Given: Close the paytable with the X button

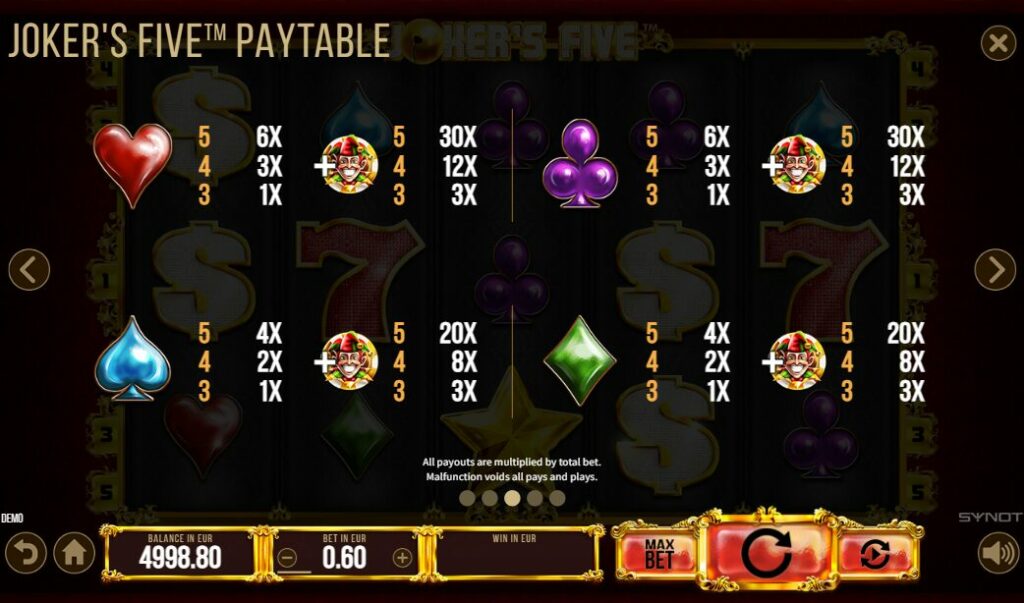Looking at the screenshot, I should pos(997,44).
